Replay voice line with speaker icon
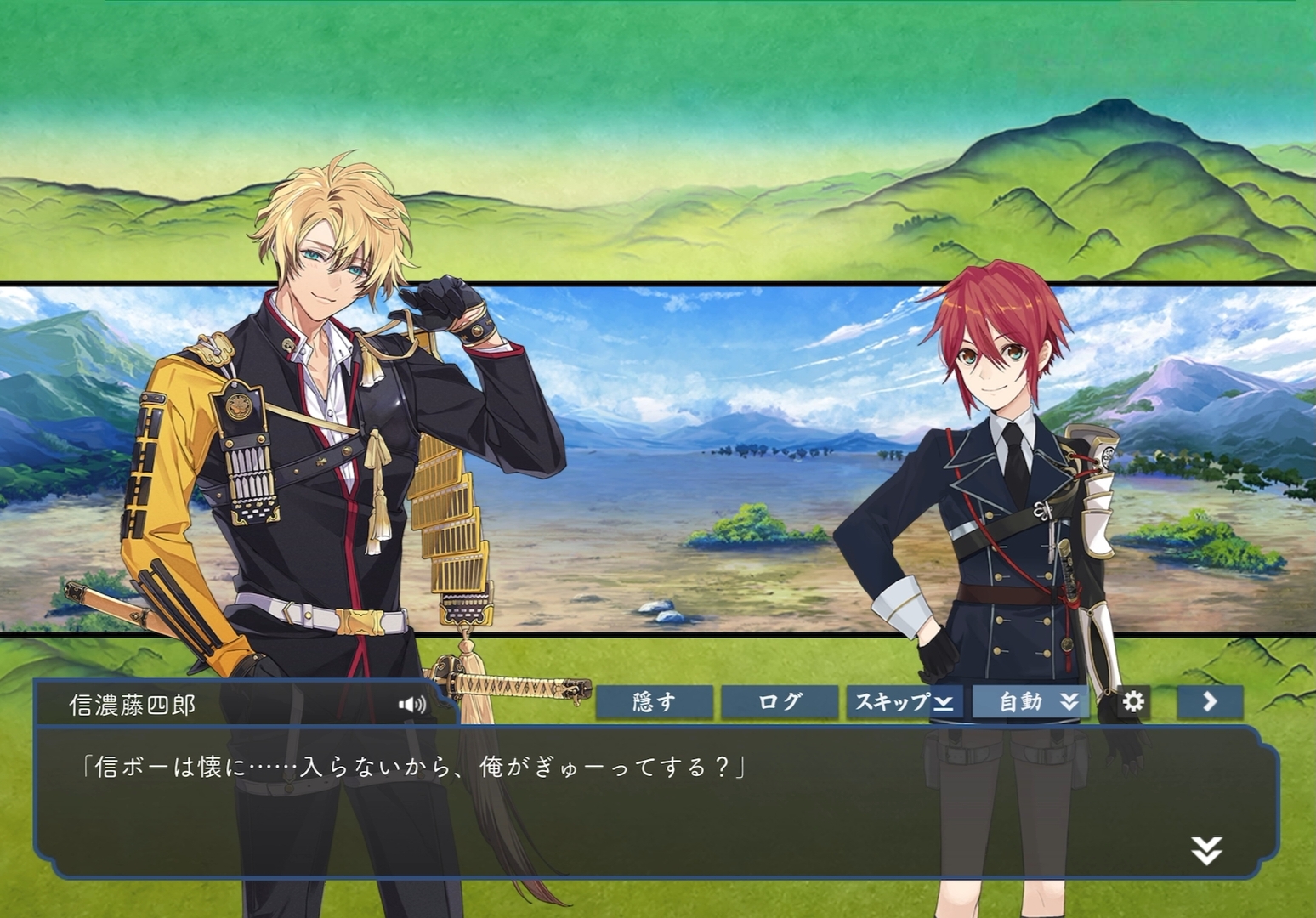1316x918 pixels. click(x=412, y=705)
